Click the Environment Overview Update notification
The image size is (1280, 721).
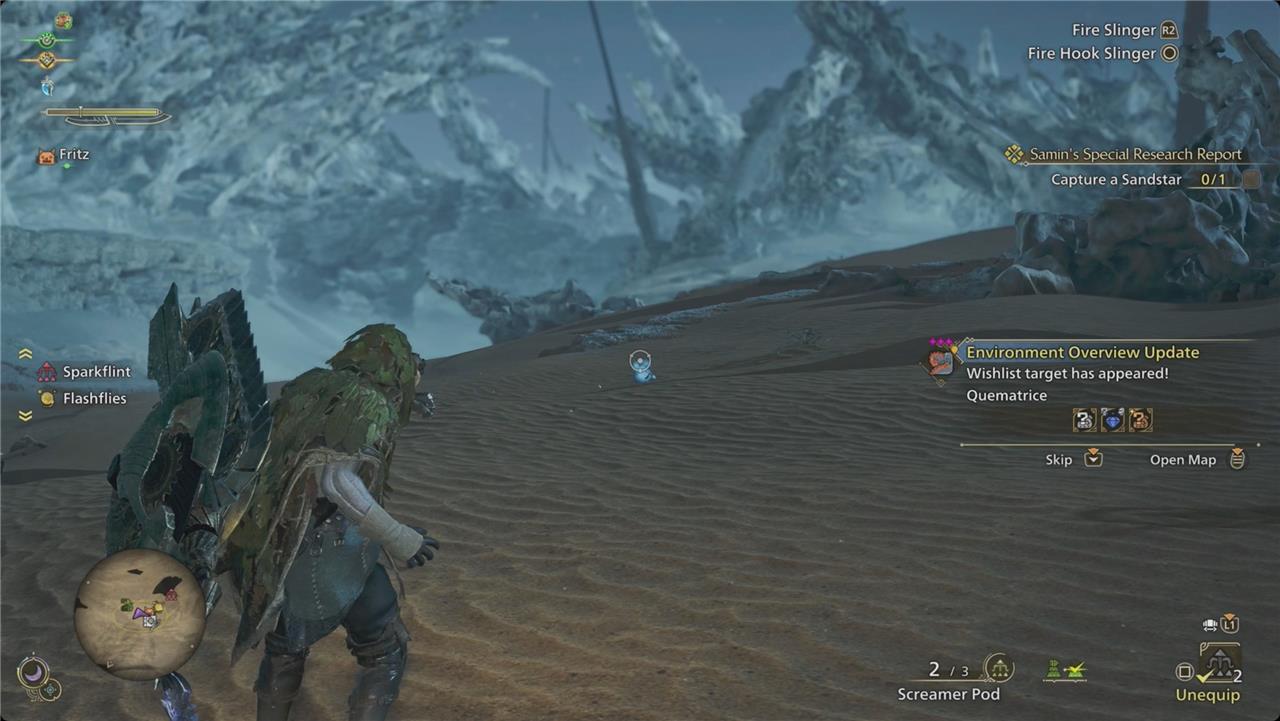click(1082, 352)
